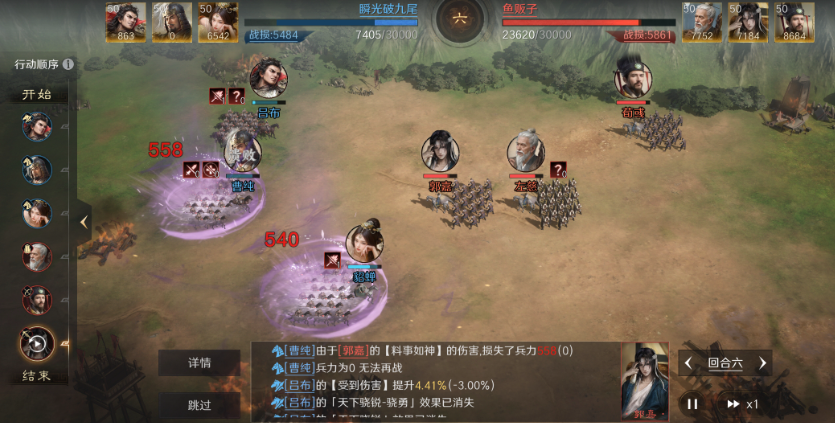The height and width of the screenshot is (423, 835).
Task: Select the white-bearded elder in action order
Action: tap(37, 257)
